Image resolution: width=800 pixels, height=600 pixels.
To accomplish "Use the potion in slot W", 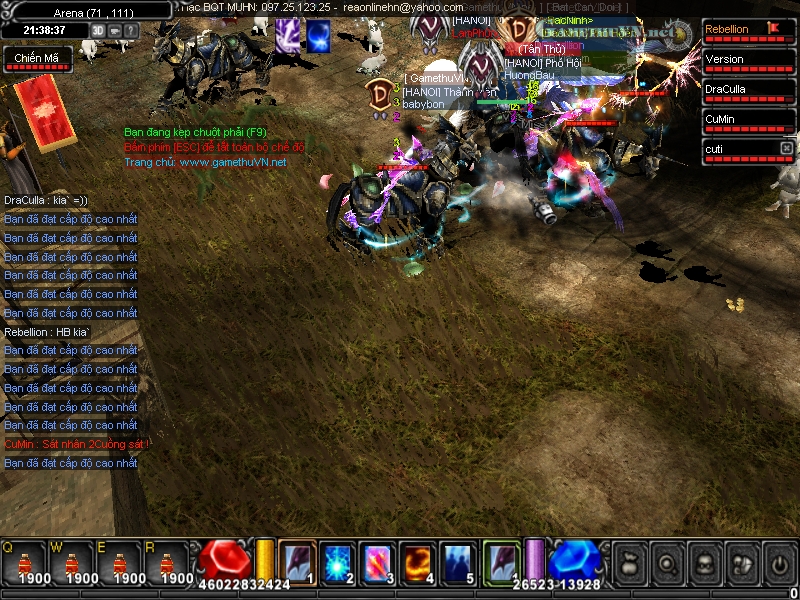I will pyautogui.click(x=71, y=567).
